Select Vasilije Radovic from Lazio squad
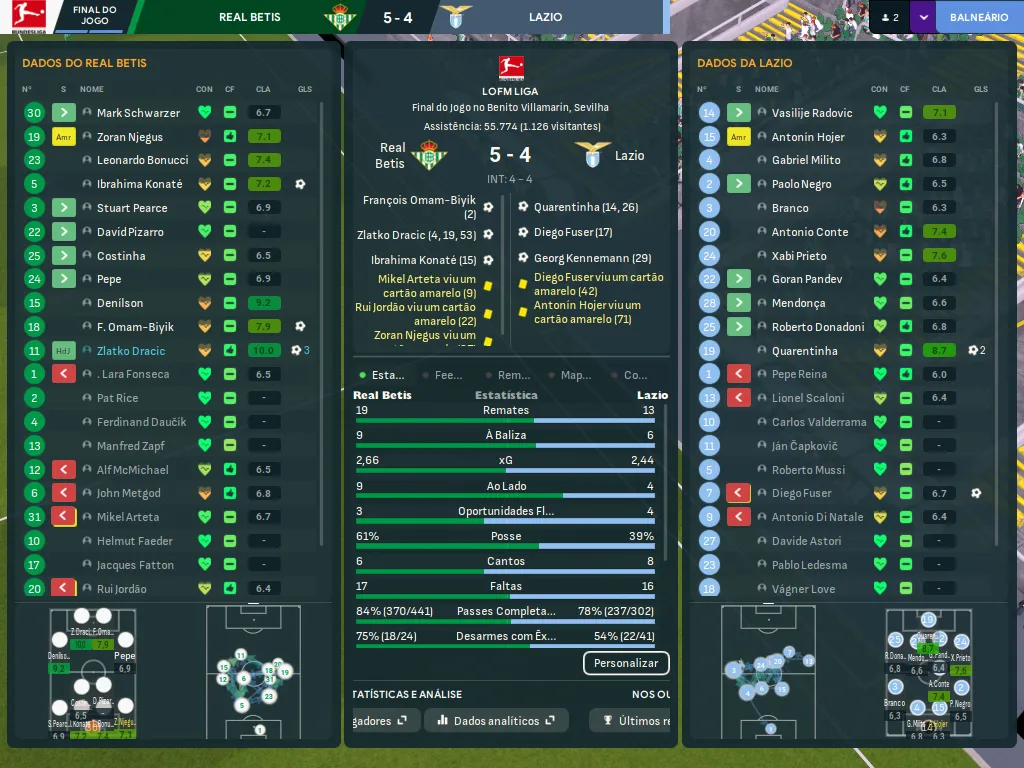 812,113
